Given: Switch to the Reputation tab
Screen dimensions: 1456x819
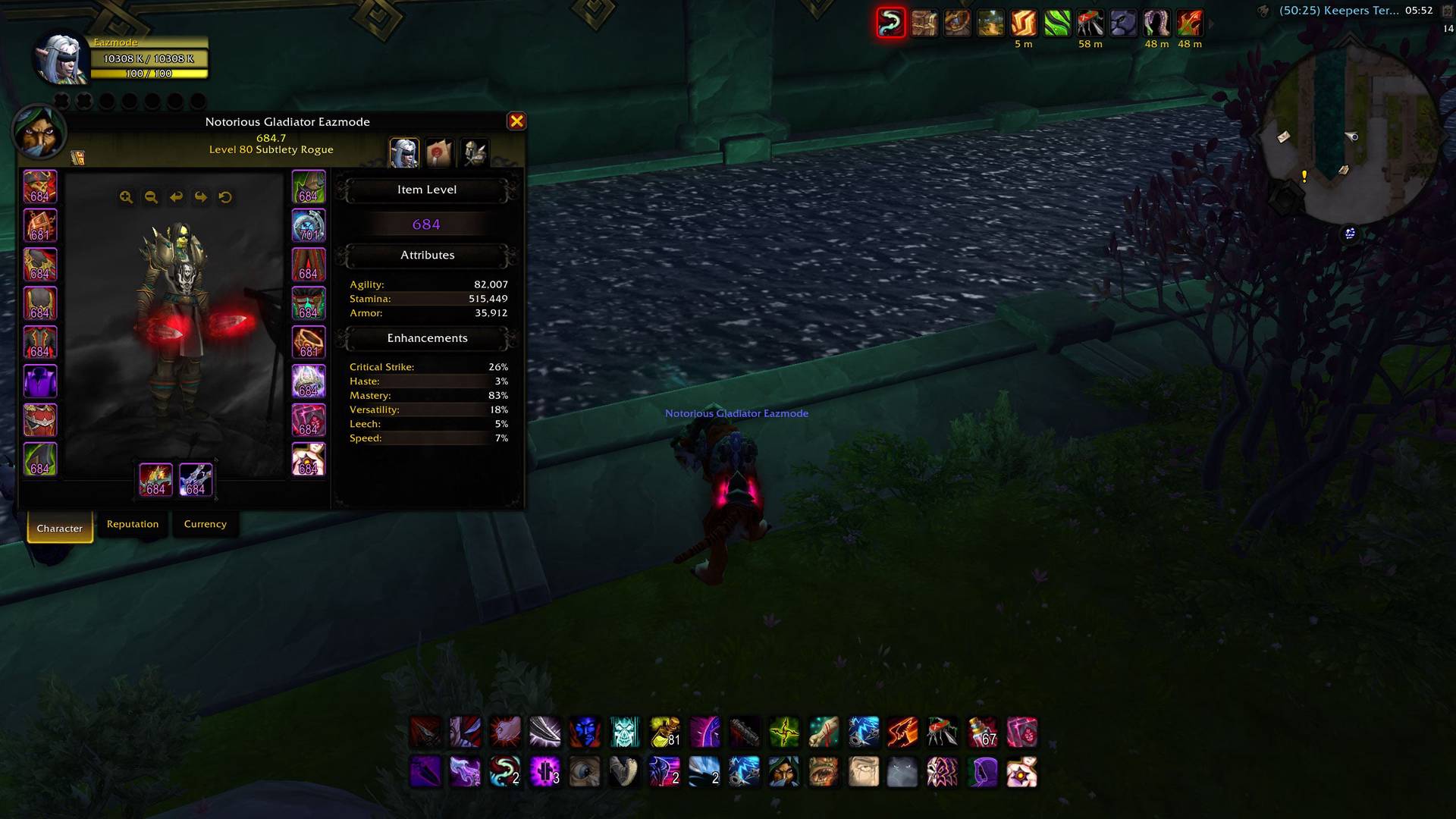Looking at the screenshot, I should pos(133,524).
